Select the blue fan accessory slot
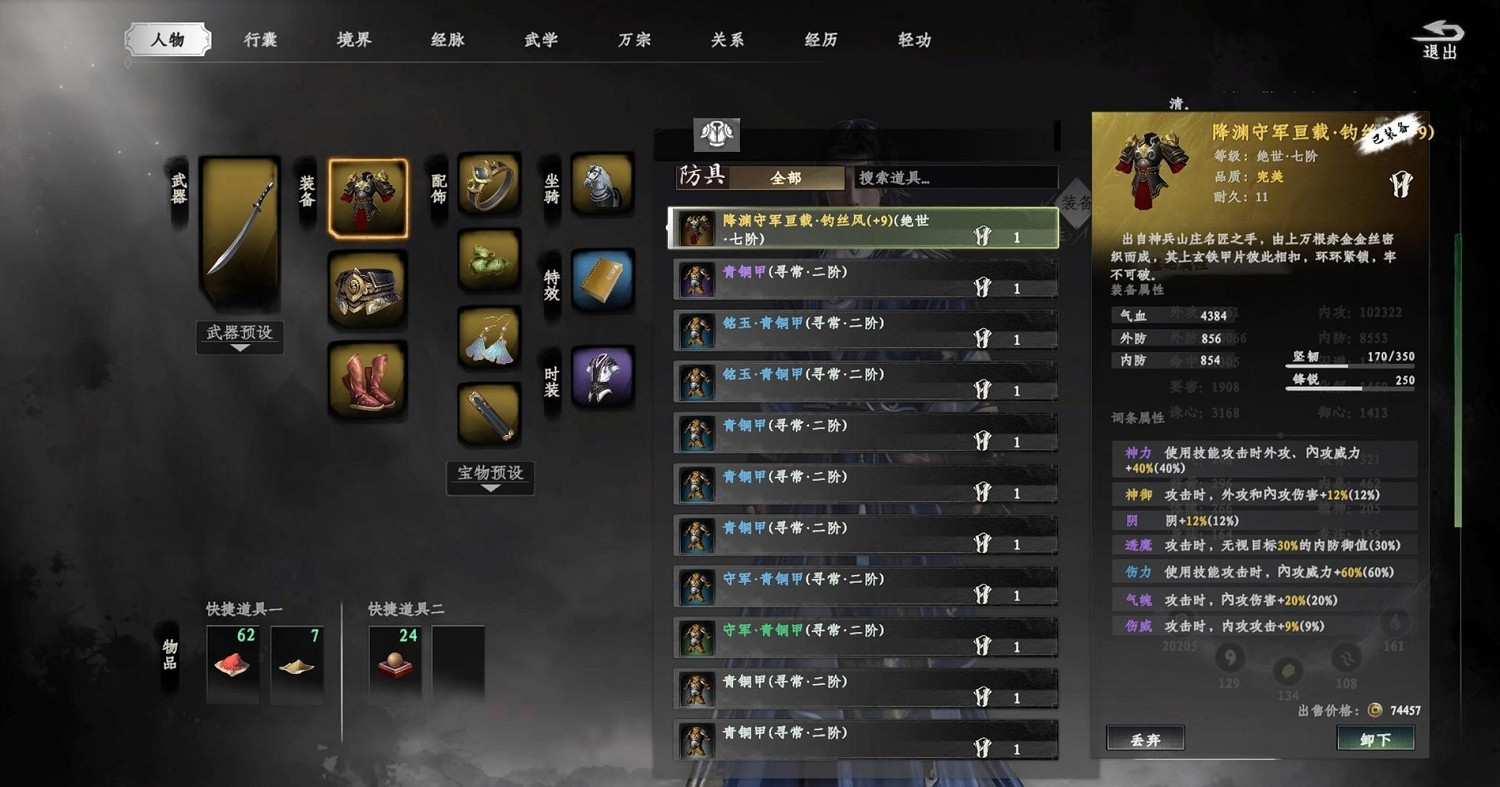1500x787 pixels. click(489, 340)
